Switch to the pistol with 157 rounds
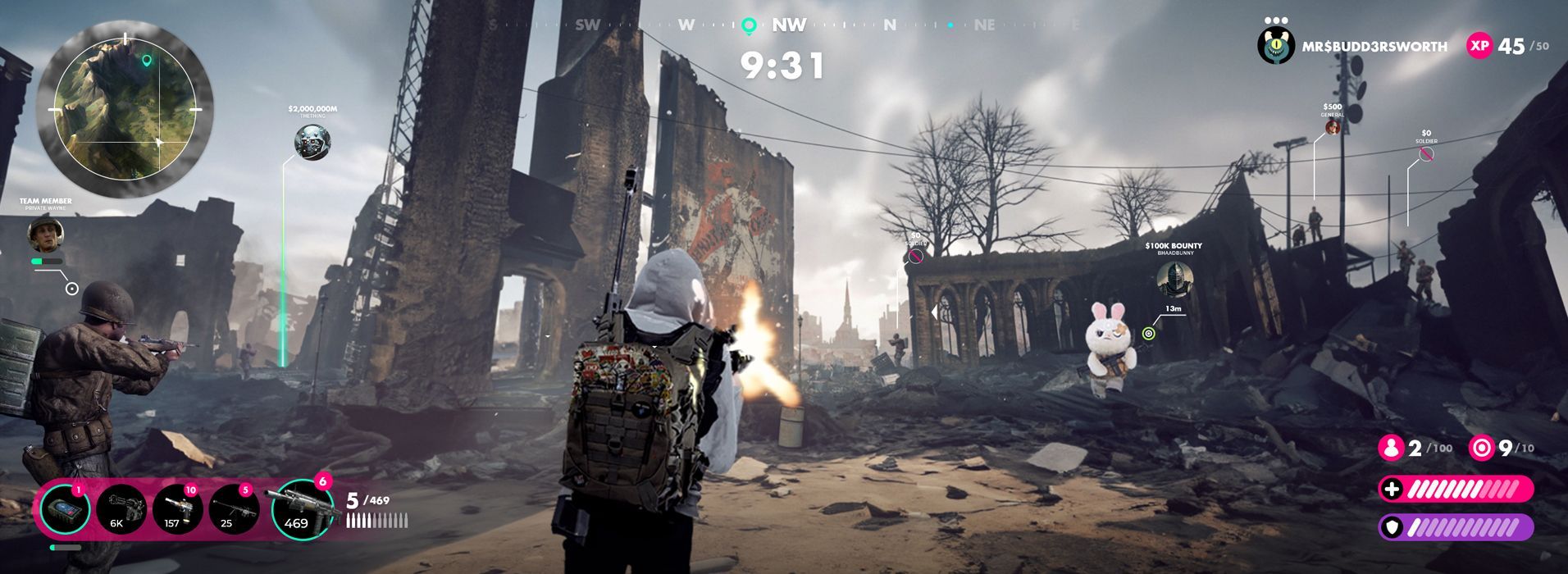Viewport: 1568px width, 574px height. pyautogui.click(x=176, y=509)
